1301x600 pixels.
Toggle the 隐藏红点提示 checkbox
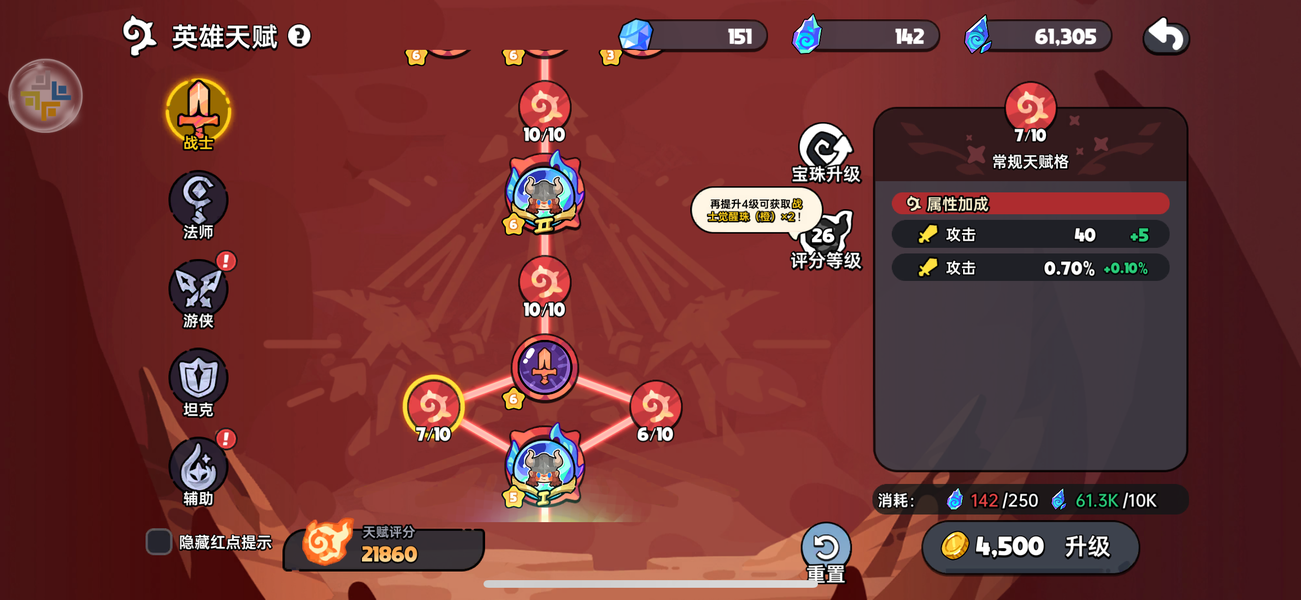pos(159,542)
